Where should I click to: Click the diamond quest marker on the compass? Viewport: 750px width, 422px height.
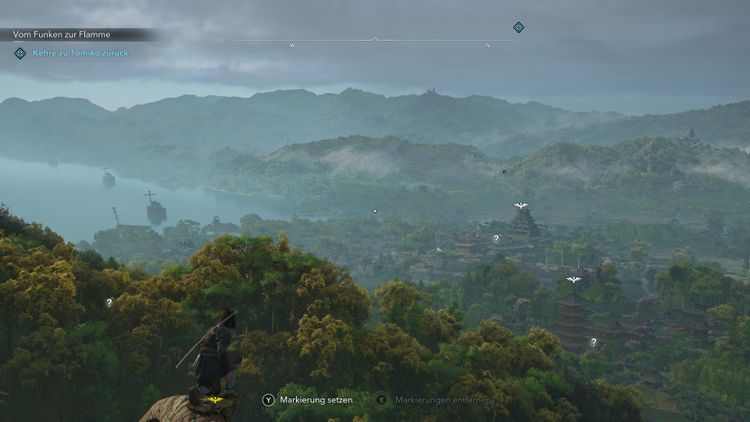point(518,27)
